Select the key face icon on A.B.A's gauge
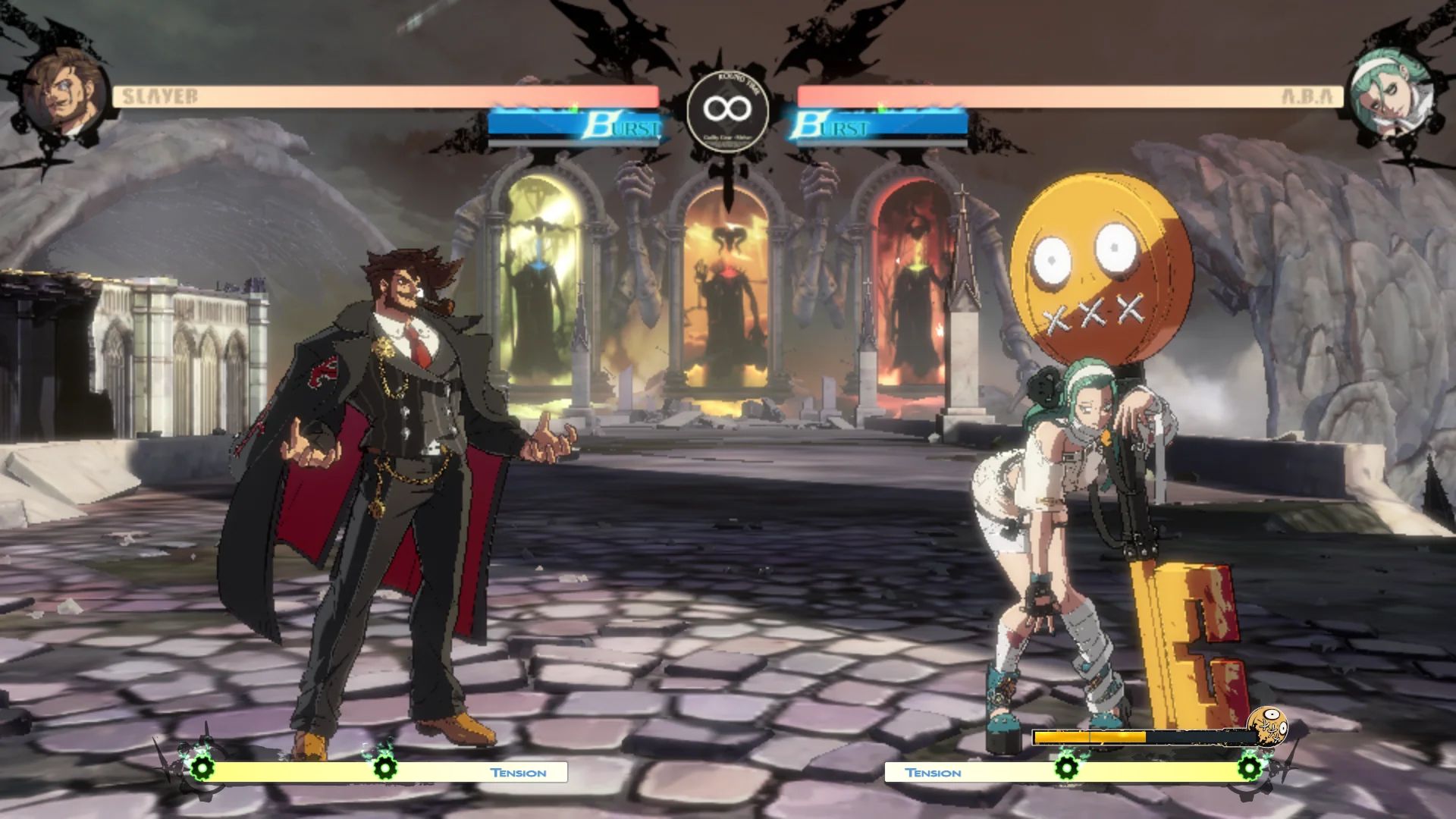The image size is (1456, 819). point(1268,728)
